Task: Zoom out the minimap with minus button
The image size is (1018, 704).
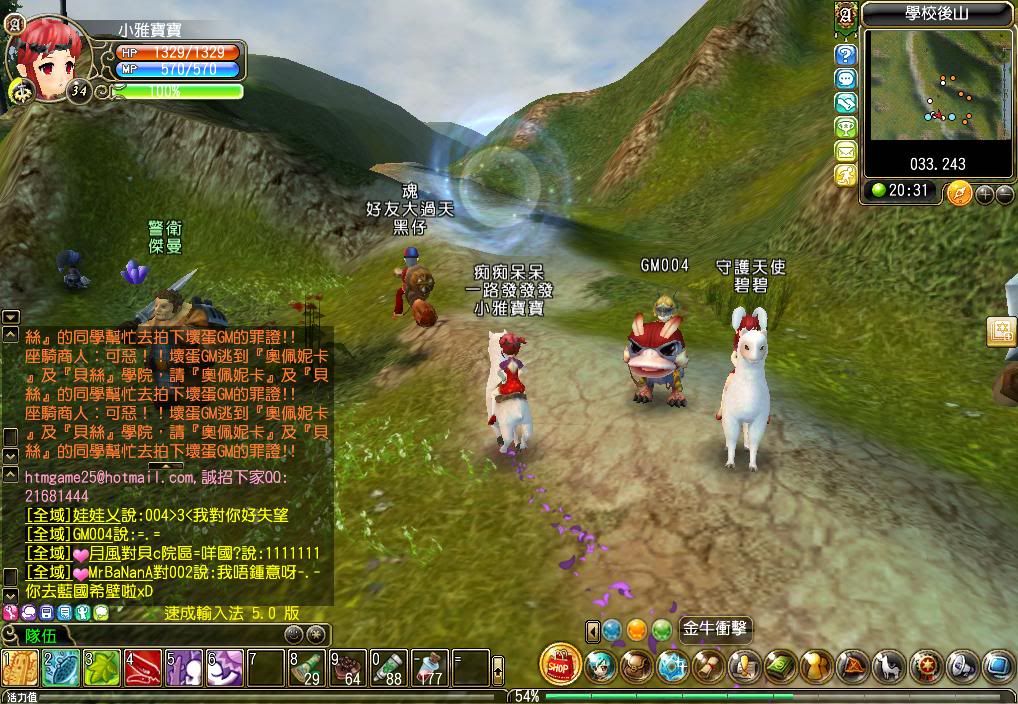Action: point(1003,194)
